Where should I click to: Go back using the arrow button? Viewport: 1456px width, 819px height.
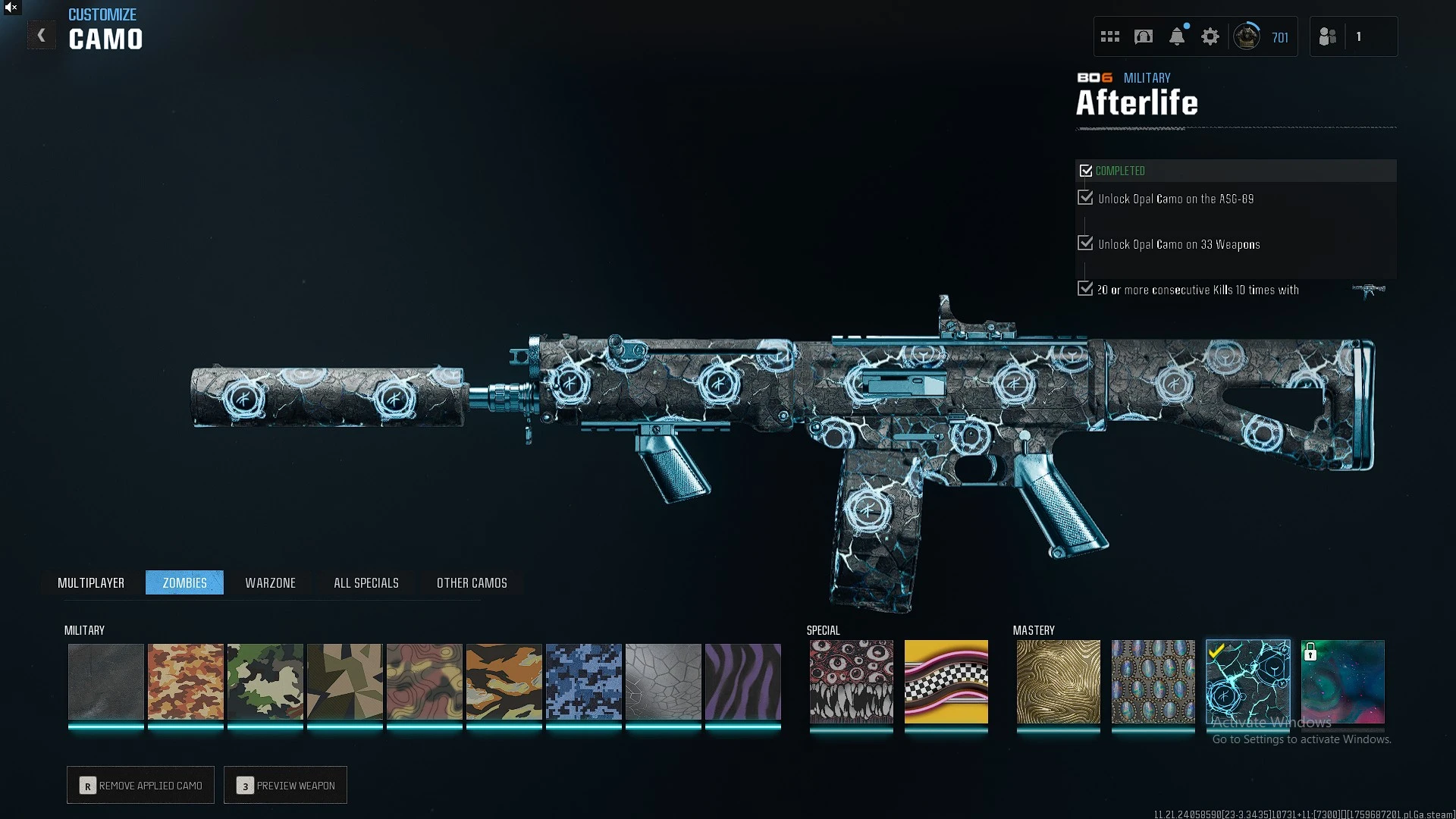(x=42, y=36)
